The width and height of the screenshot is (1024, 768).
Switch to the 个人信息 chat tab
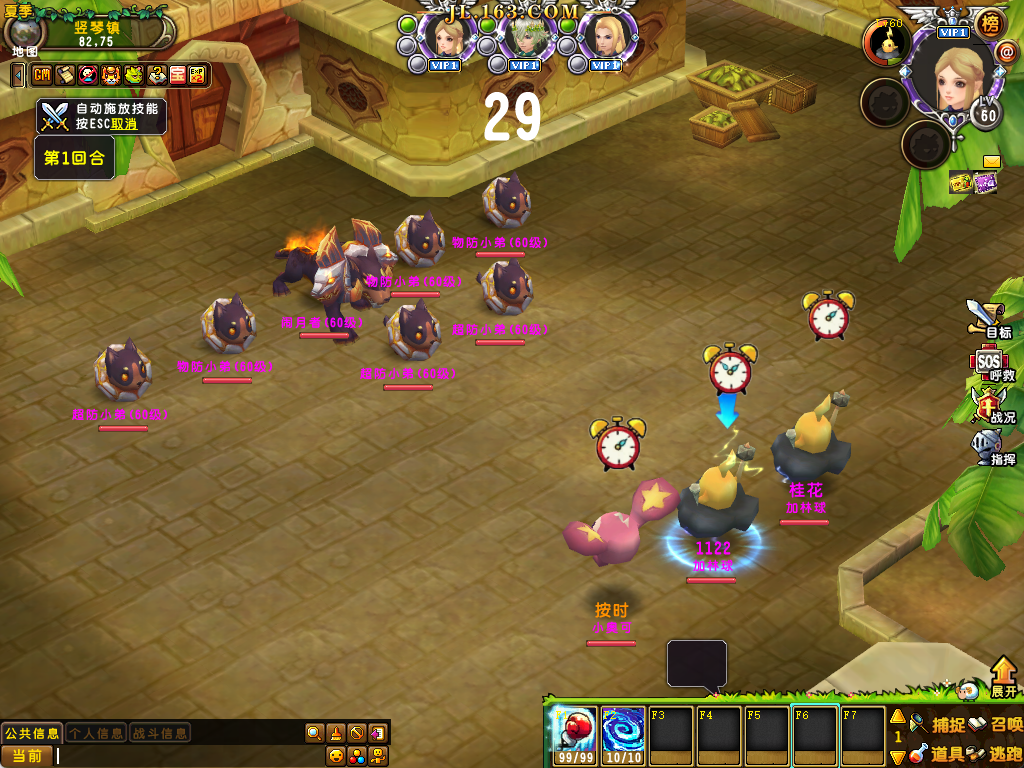pos(96,733)
